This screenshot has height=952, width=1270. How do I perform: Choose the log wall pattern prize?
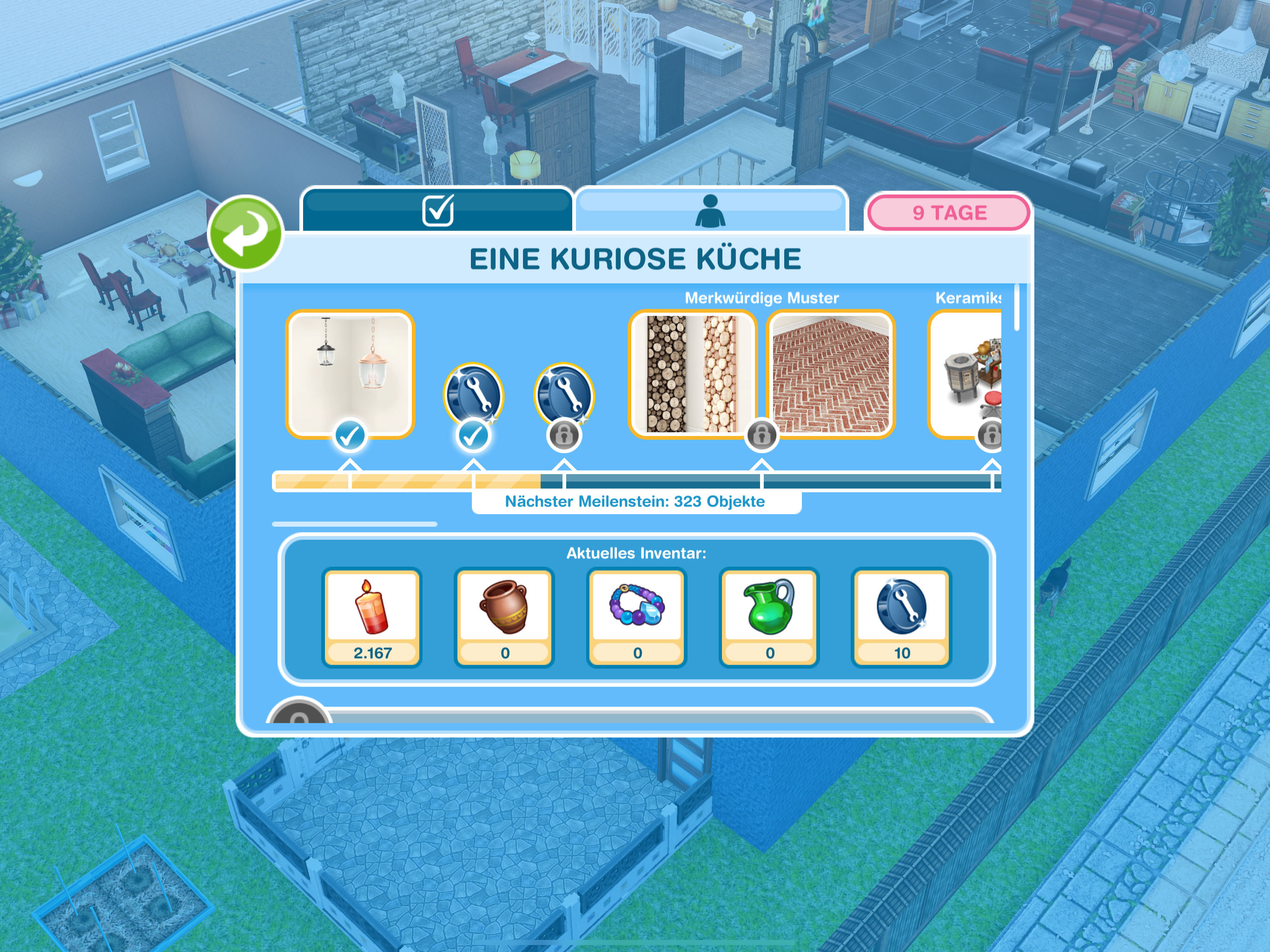[x=693, y=374]
